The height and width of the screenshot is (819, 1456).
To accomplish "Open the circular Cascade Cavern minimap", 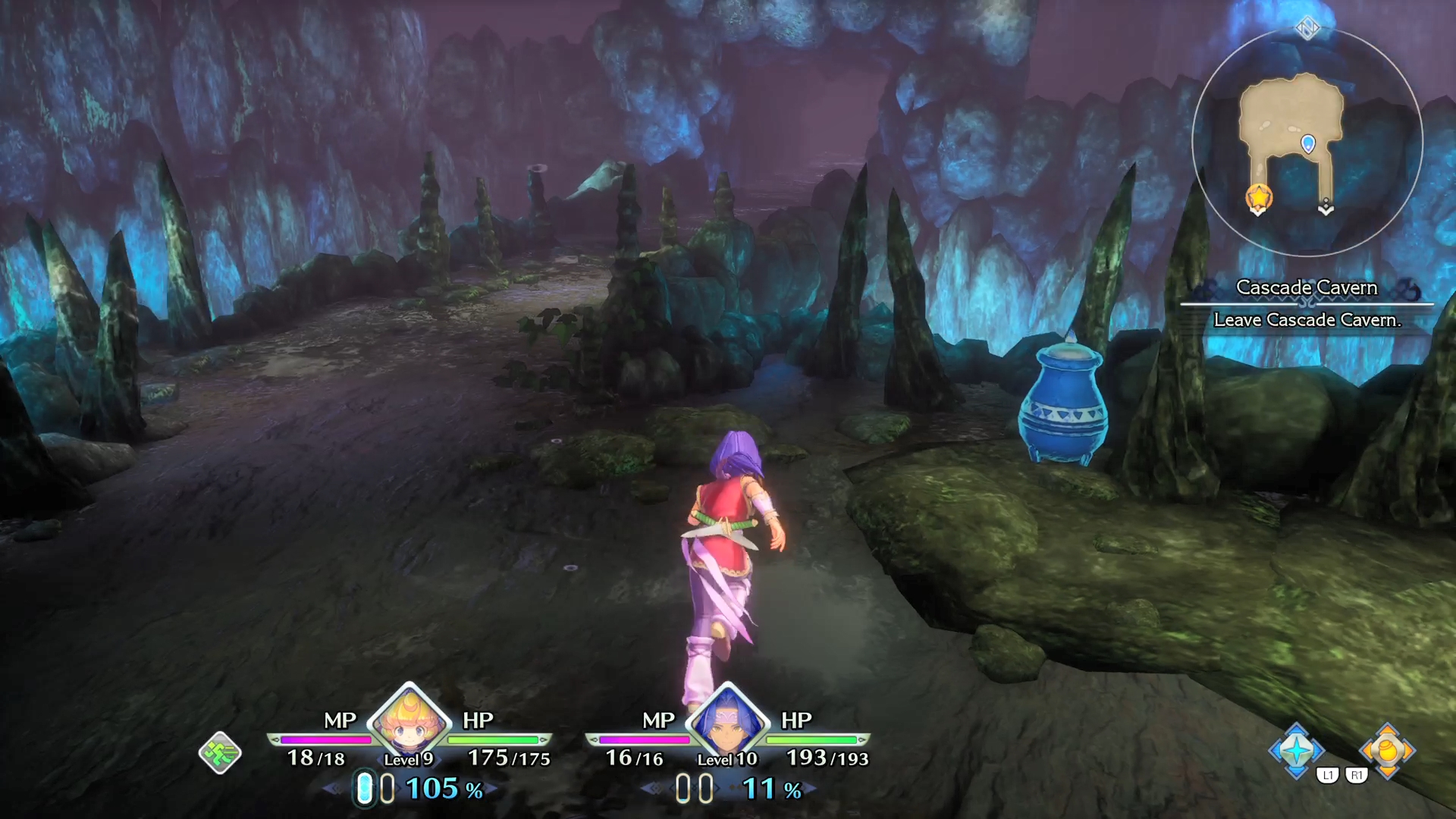I will [x=1307, y=143].
